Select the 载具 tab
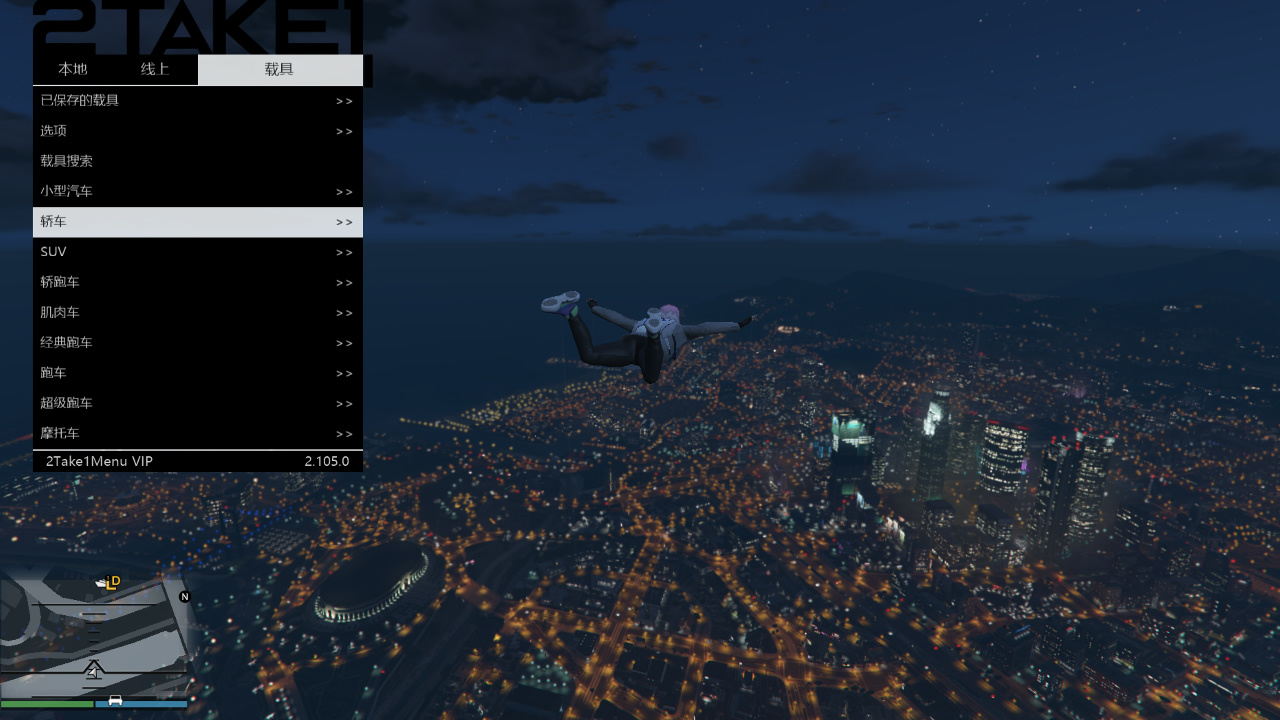 tap(281, 69)
